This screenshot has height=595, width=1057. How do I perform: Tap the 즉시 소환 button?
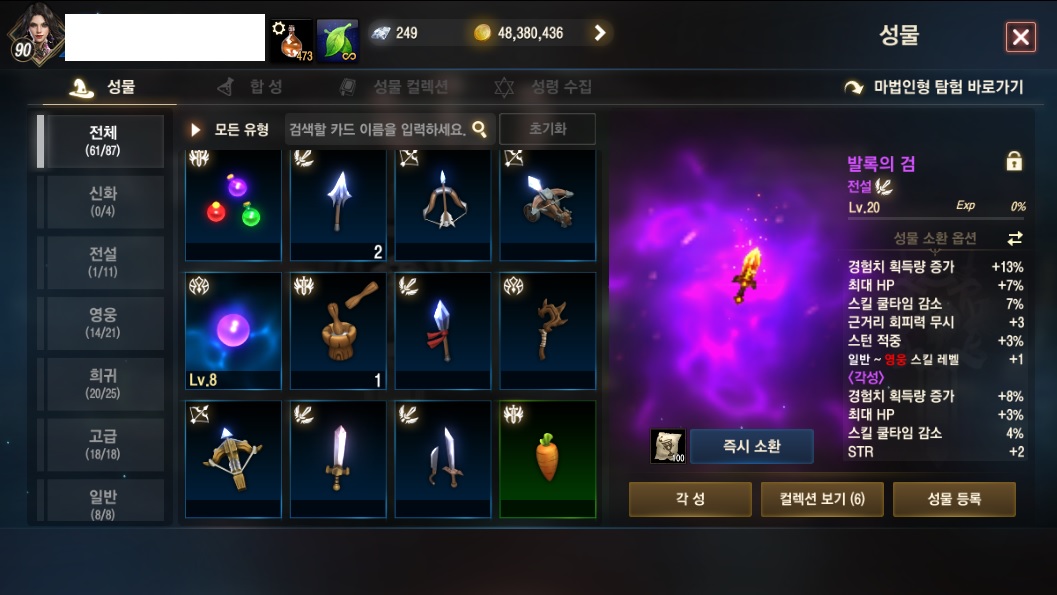click(751, 446)
